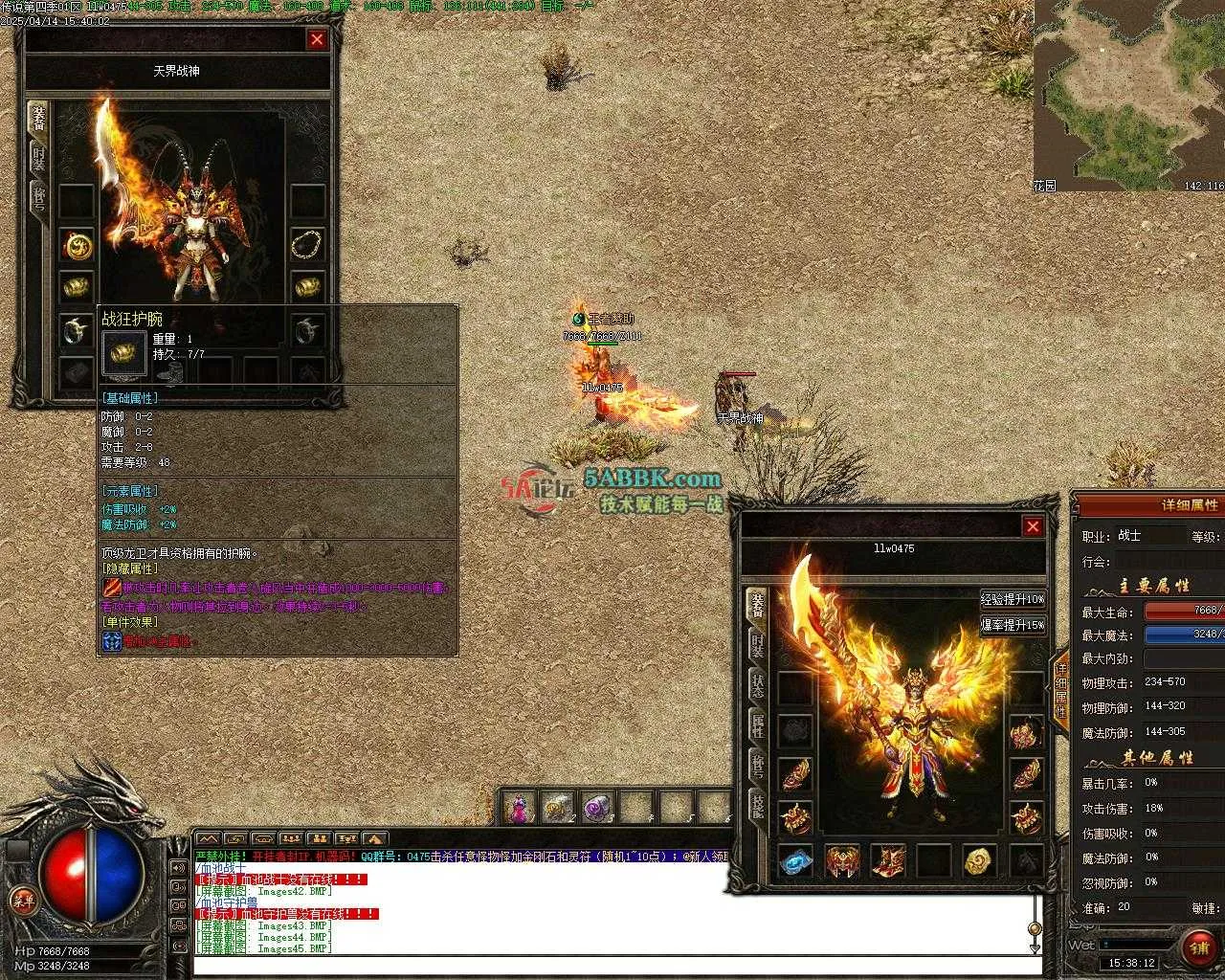Image resolution: width=1225 pixels, height=980 pixels.
Task: Select the 称号 title tab in llw0475 panel
Action: coord(757,766)
